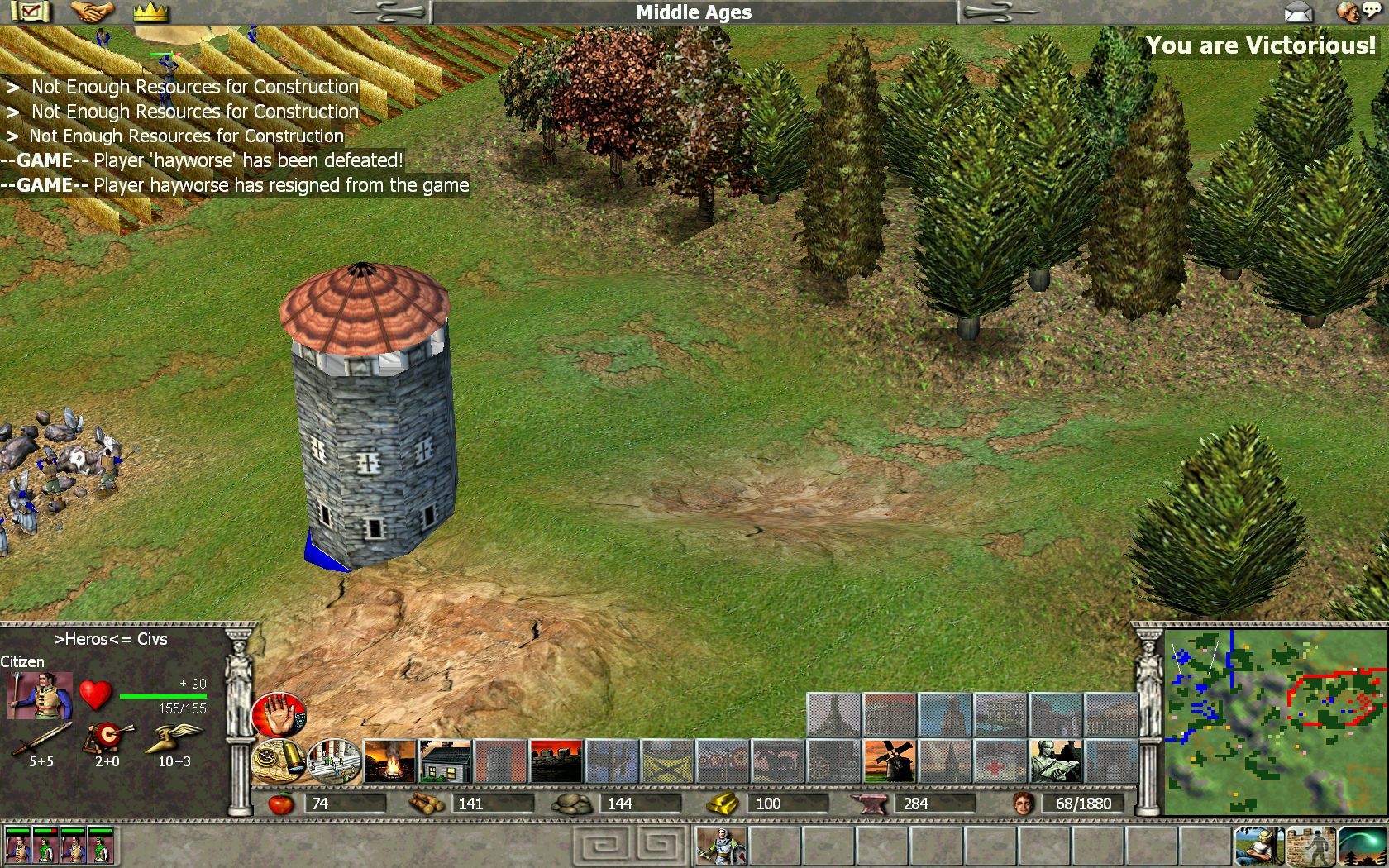Click the selected Citizen portrait
This screenshot has height=868, width=1389.
[39, 695]
